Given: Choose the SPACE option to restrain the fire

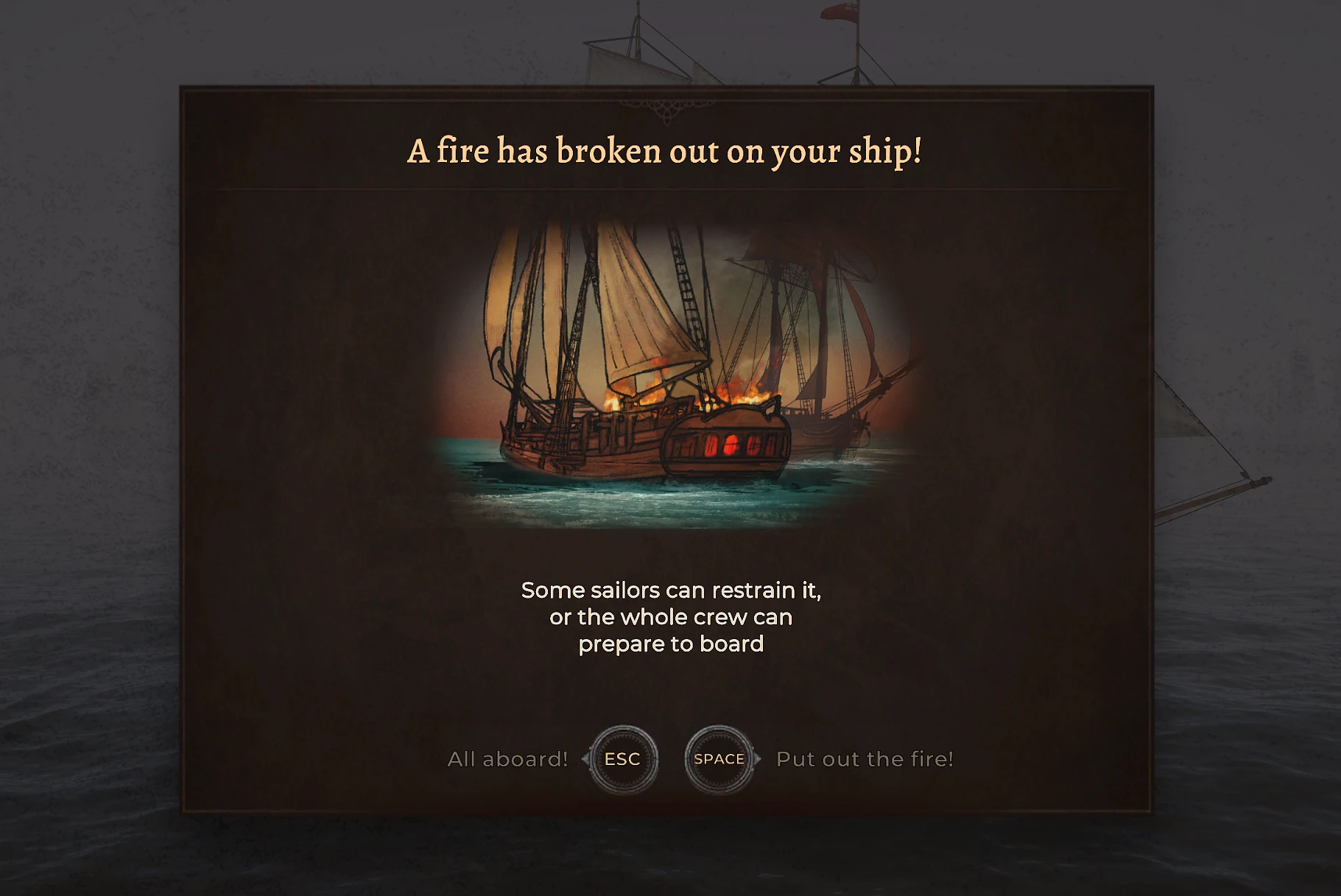Looking at the screenshot, I should coord(719,758).
